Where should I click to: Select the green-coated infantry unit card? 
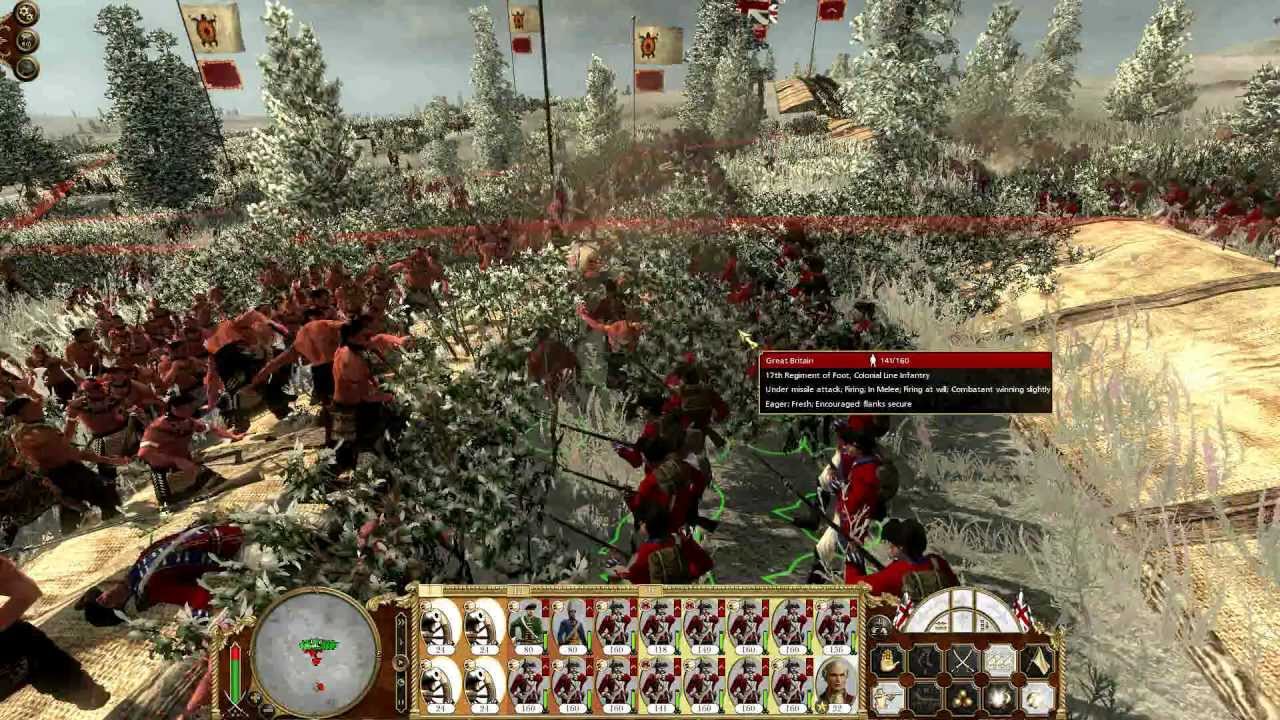pos(528,624)
